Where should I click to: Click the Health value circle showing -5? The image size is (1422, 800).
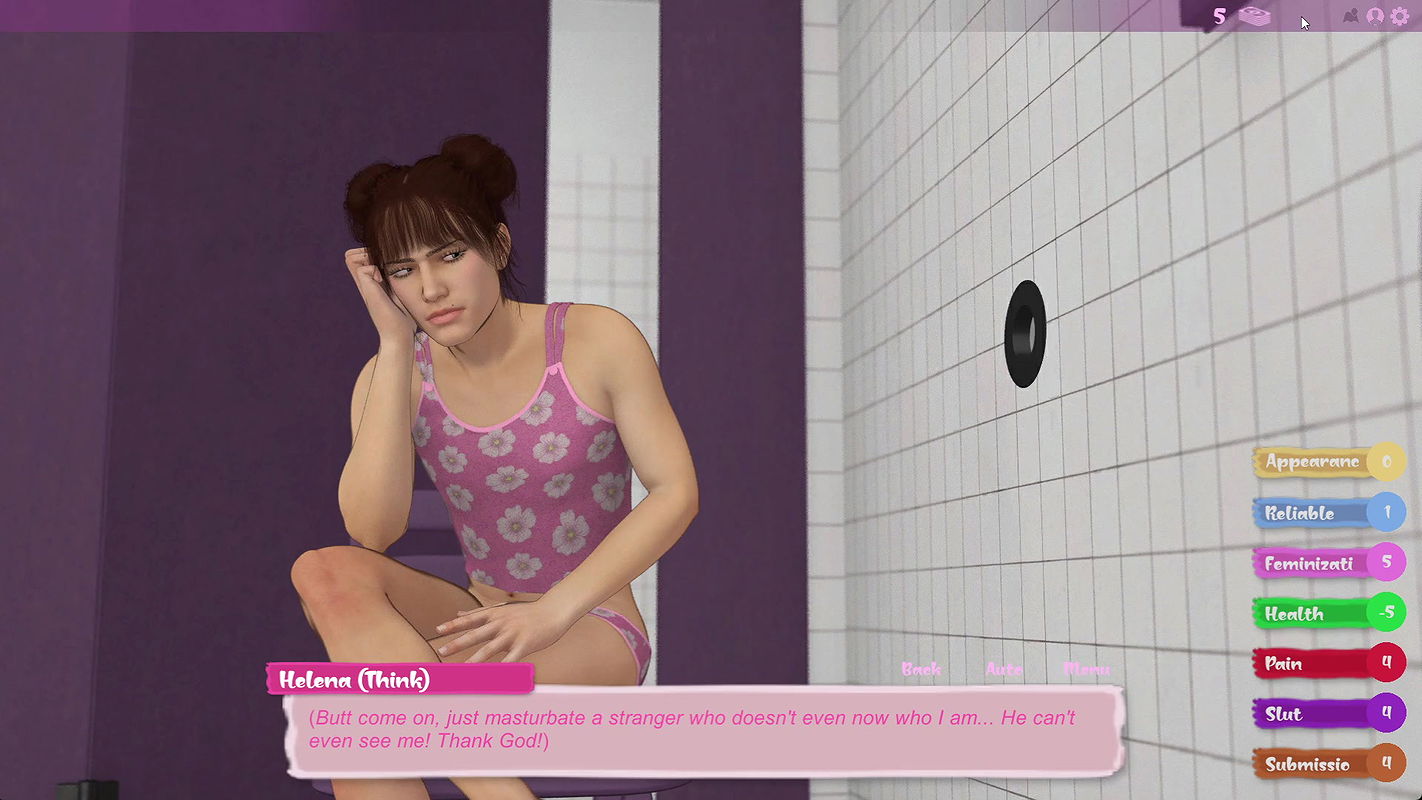pyautogui.click(x=1388, y=612)
